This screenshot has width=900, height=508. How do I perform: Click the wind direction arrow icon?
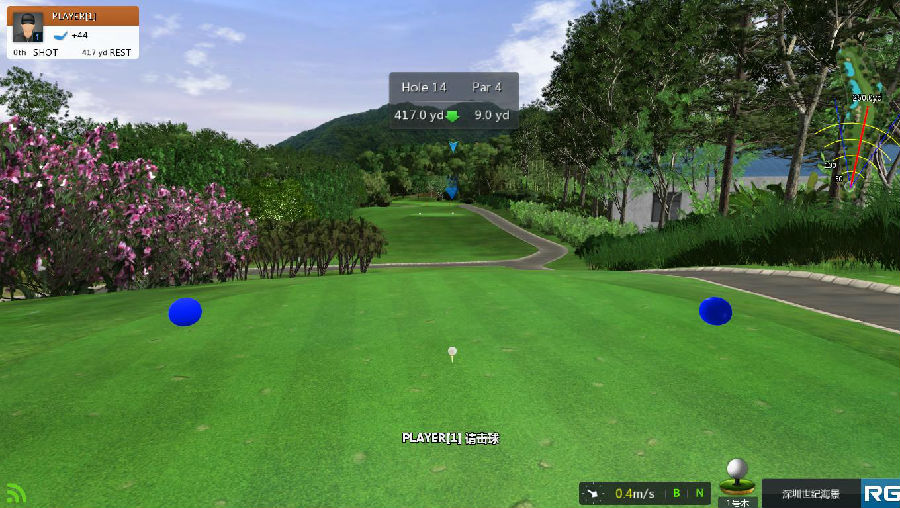point(594,493)
